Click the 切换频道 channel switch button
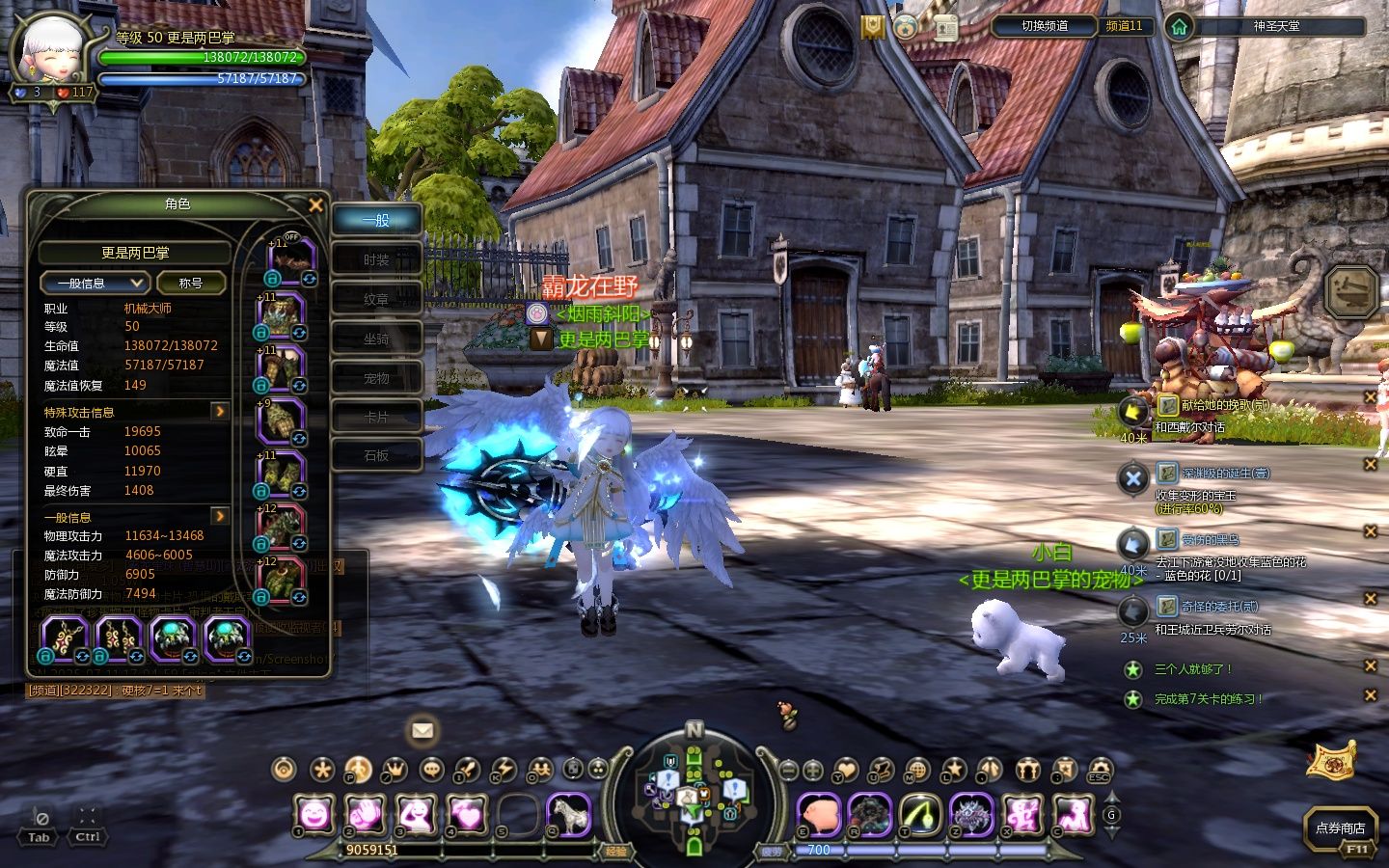1389x868 pixels. (x=1045, y=26)
